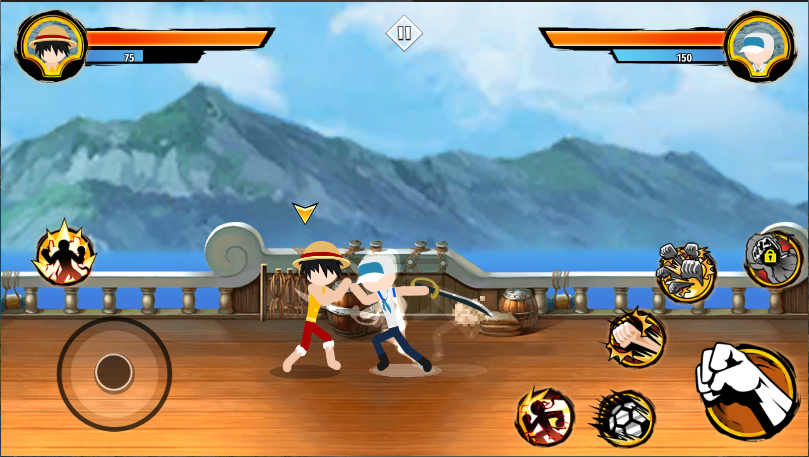Activate the single punch burst skill

coord(634,338)
